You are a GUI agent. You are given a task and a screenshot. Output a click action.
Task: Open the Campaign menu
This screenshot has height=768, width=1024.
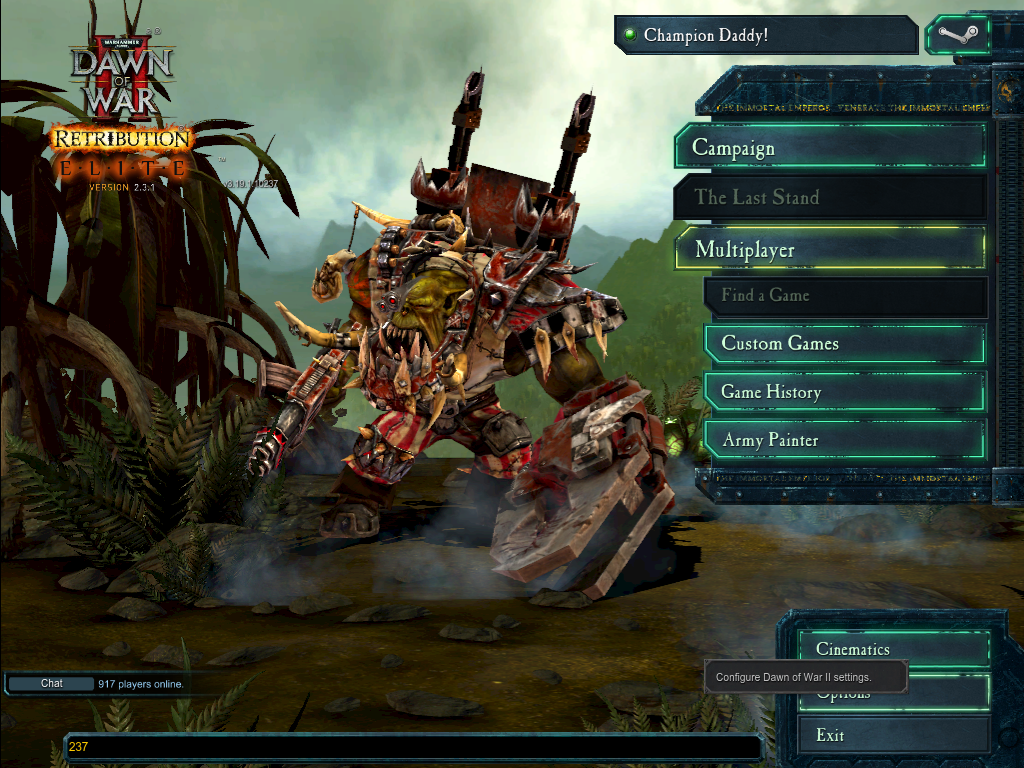pyautogui.click(x=830, y=148)
